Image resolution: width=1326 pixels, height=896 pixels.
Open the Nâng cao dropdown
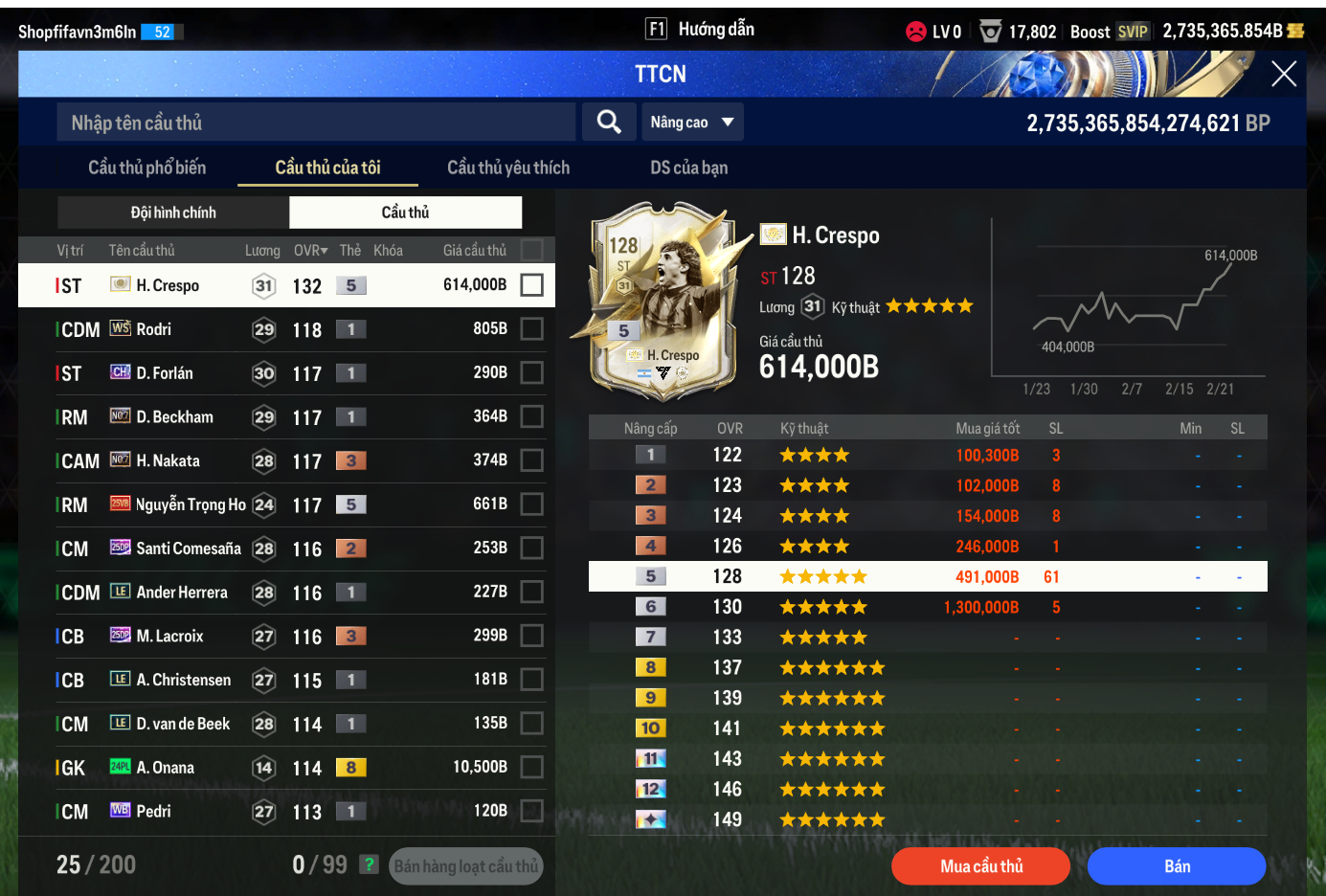(x=691, y=123)
